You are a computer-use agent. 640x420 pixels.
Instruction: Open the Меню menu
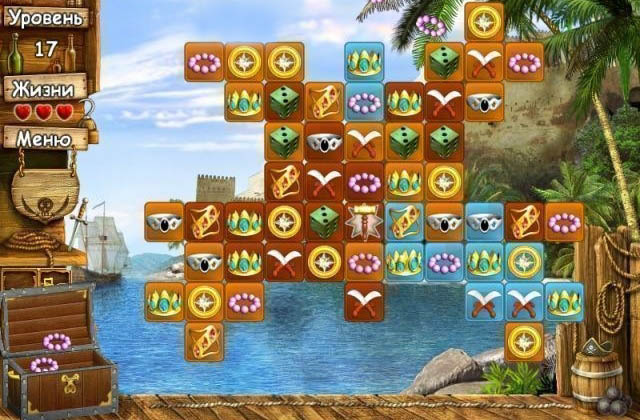[43, 137]
